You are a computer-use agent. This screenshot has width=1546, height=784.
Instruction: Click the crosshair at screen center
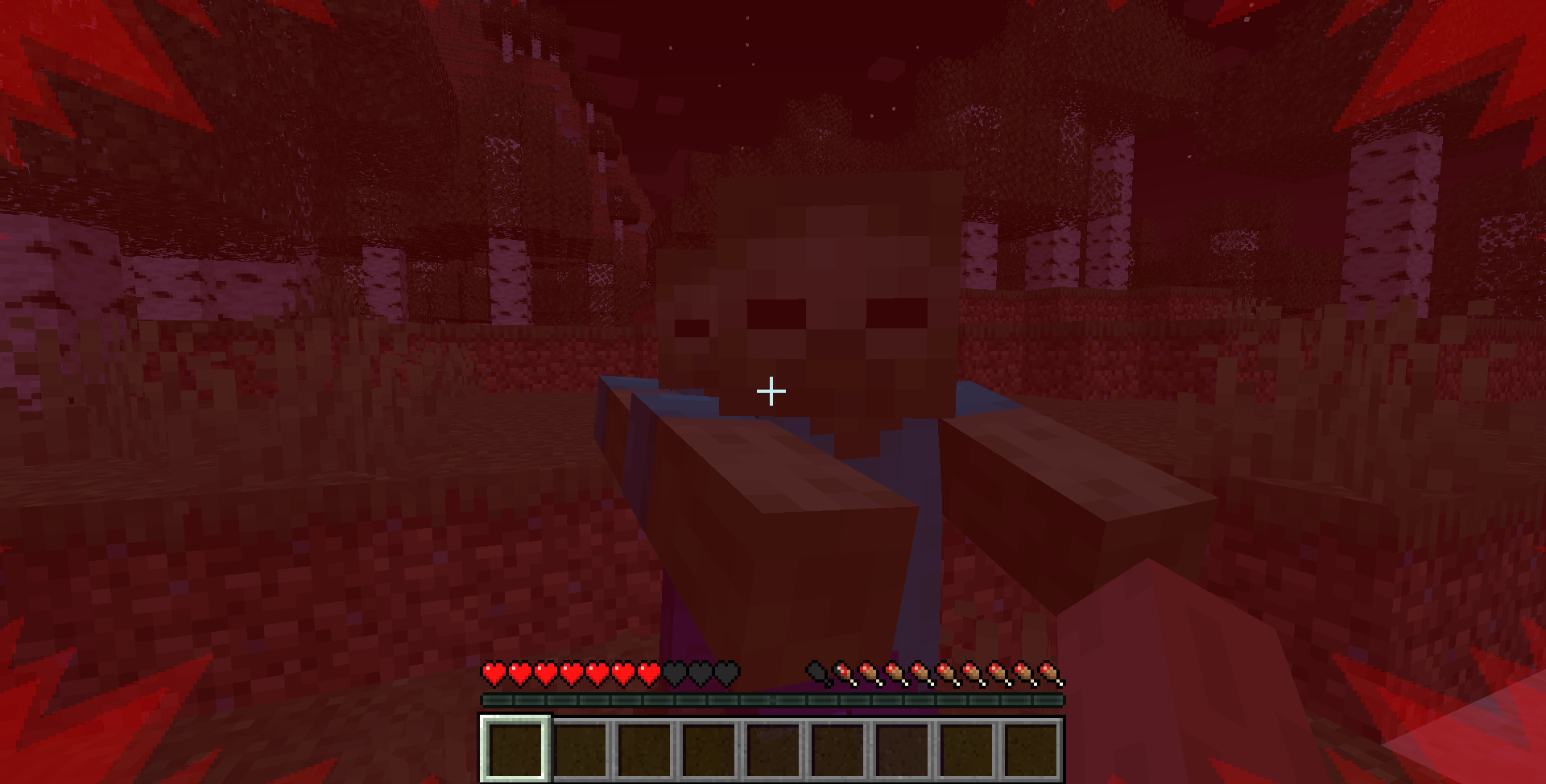tap(771, 390)
